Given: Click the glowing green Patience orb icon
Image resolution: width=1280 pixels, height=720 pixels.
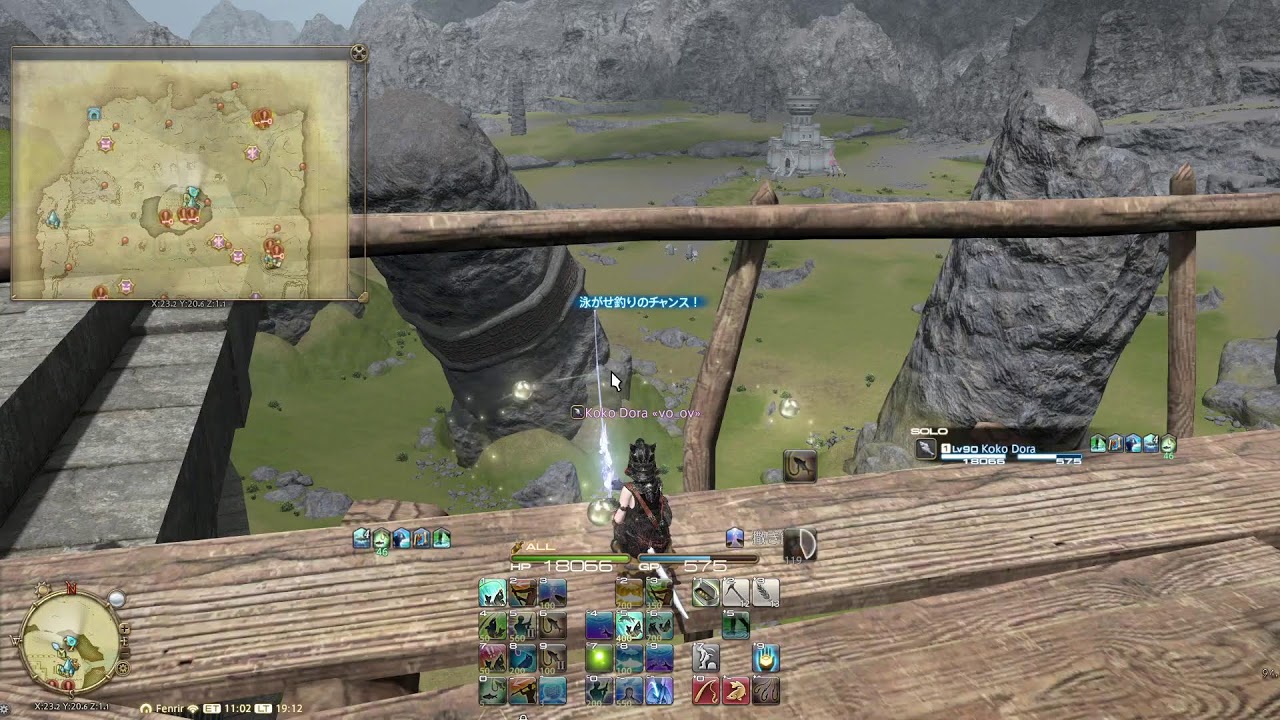Looking at the screenshot, I should (x=598, y=658).
